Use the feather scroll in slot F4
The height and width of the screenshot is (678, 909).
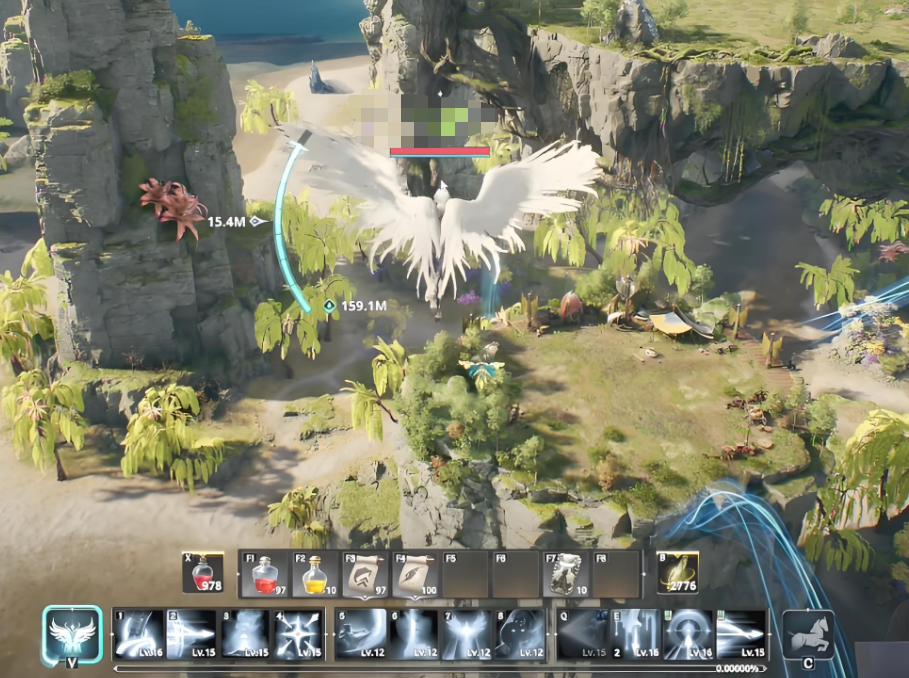(x=415, y=574)
